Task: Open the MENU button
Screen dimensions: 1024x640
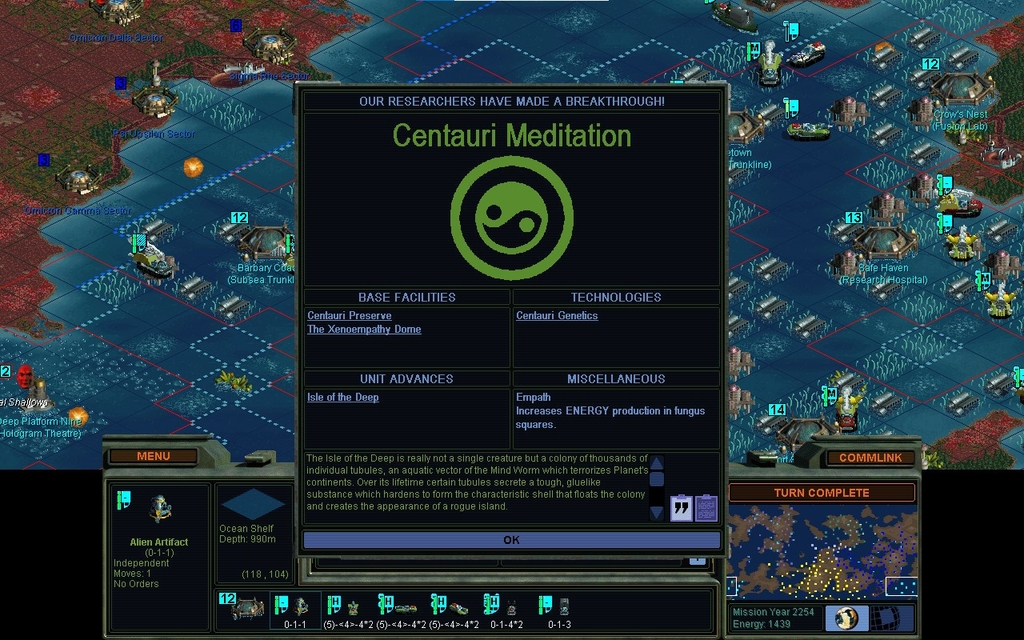Action: 153,456
